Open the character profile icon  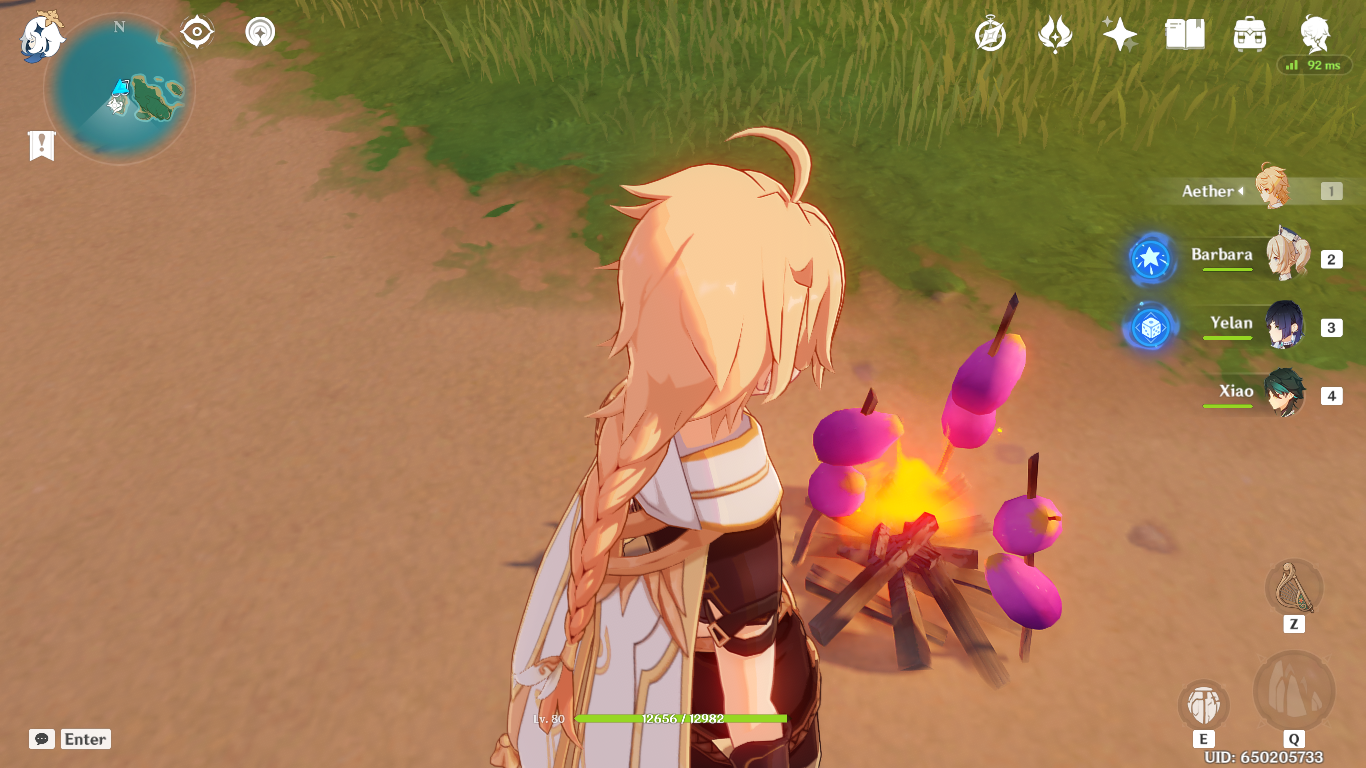pyautogui.click(x=1313, y=33)
